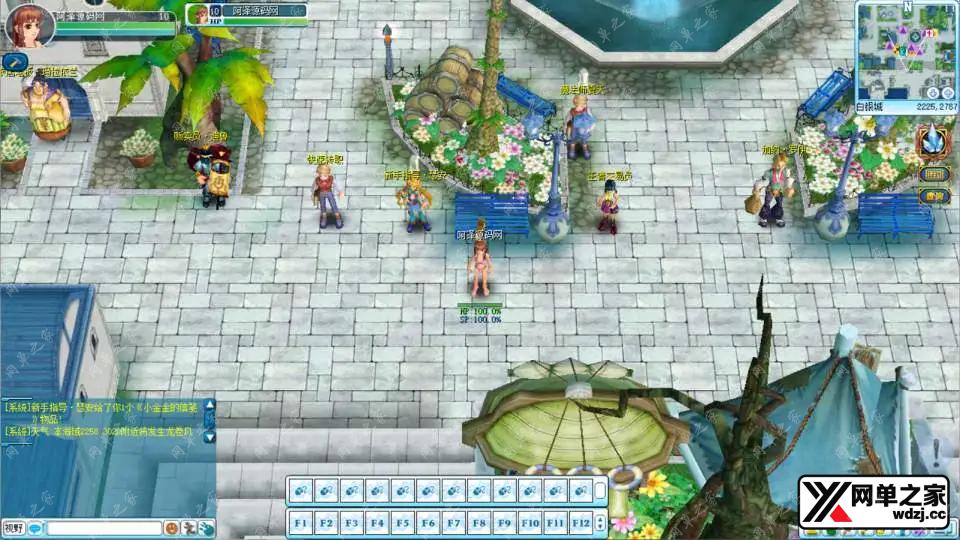Click the chat scroll-down arrow
Image resolution: width=960 pixels, height=540 pixels.
tap(210, 437)
